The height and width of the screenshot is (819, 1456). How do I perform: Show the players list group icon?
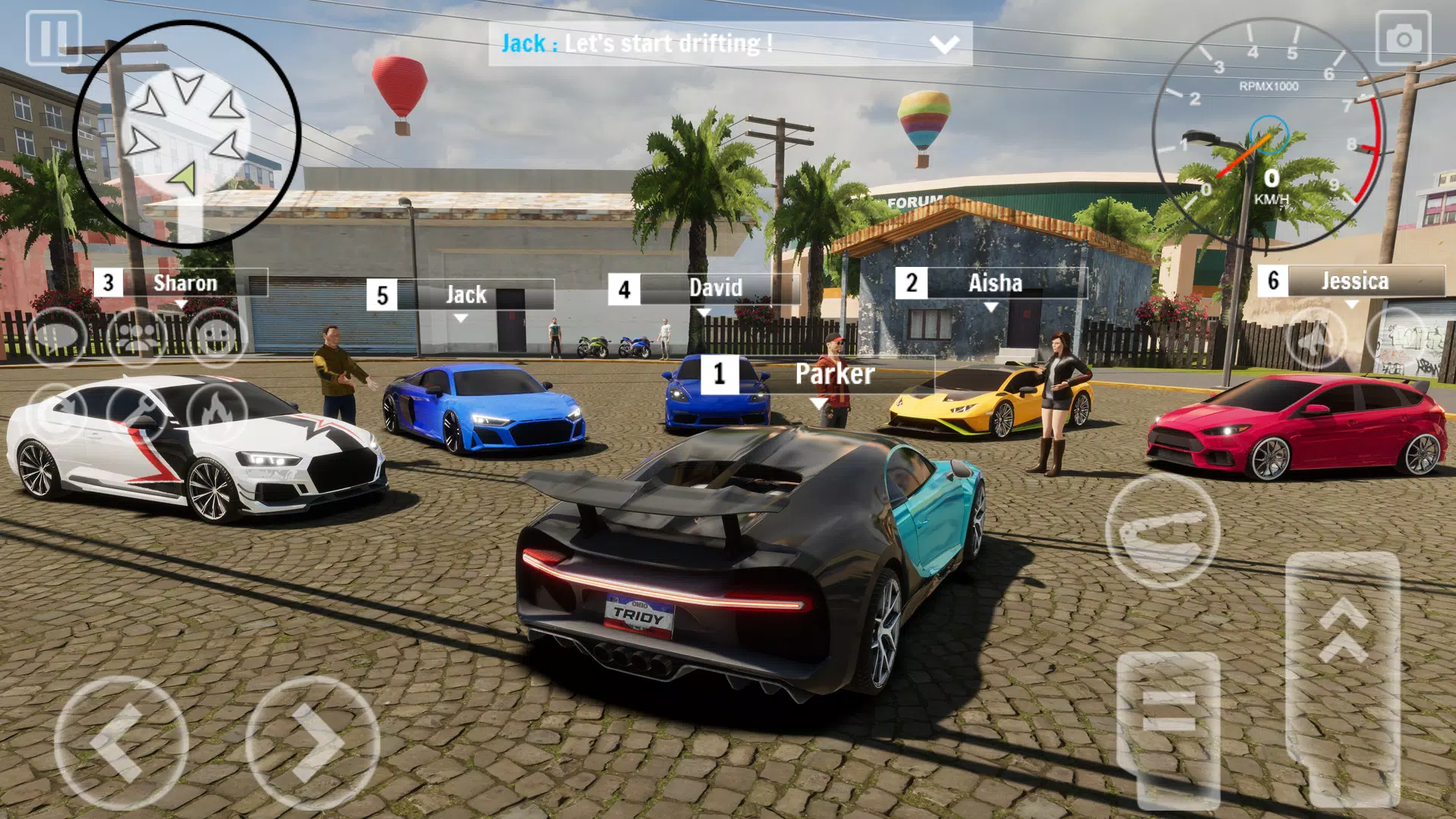[x=137, y=336]
